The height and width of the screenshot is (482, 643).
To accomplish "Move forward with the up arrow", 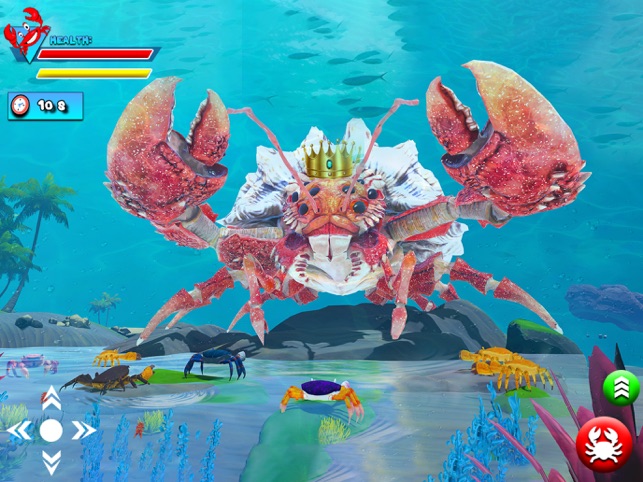I will tap(51, 398).
